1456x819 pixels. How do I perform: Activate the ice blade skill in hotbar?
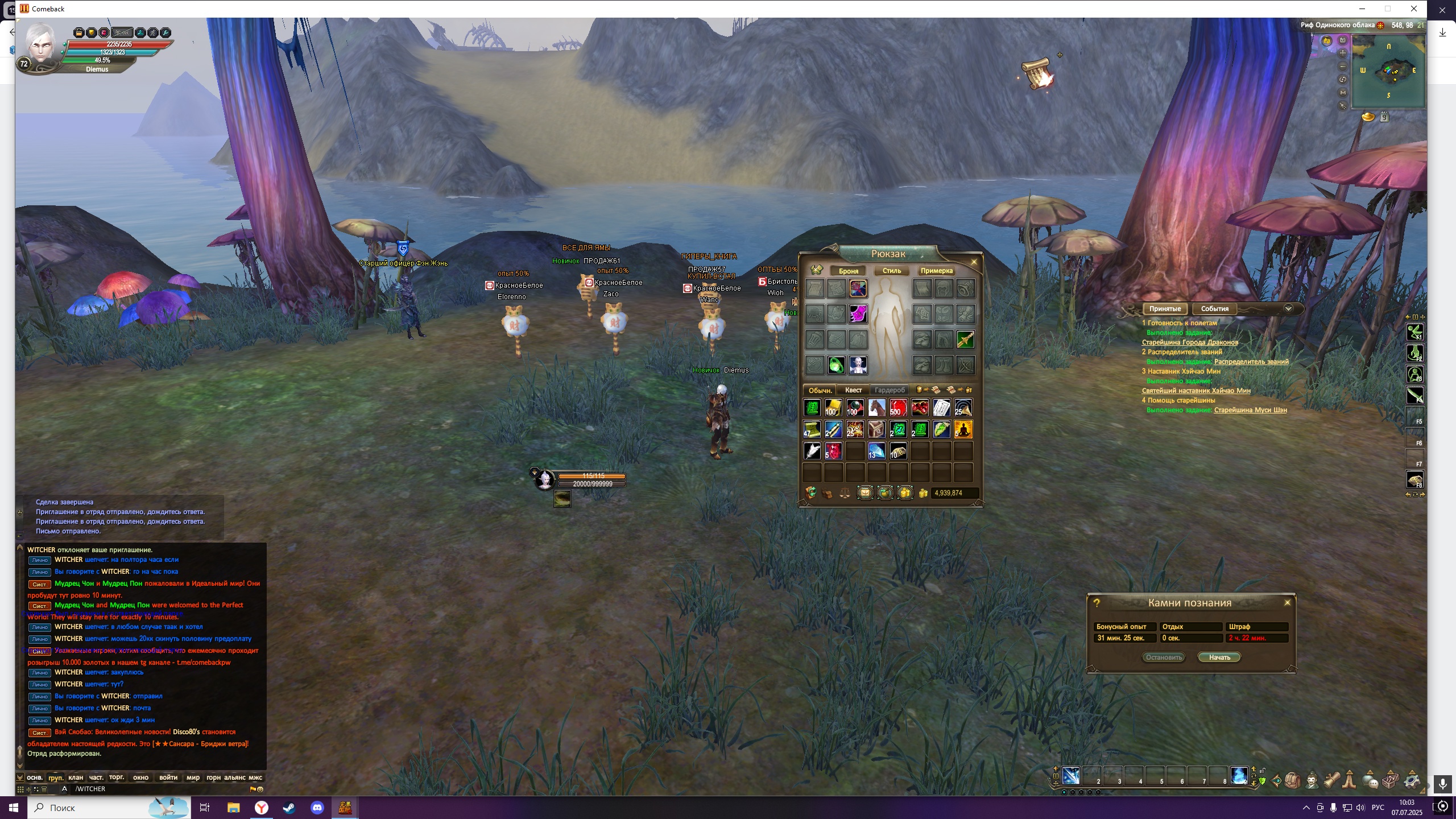[1070, 776]
